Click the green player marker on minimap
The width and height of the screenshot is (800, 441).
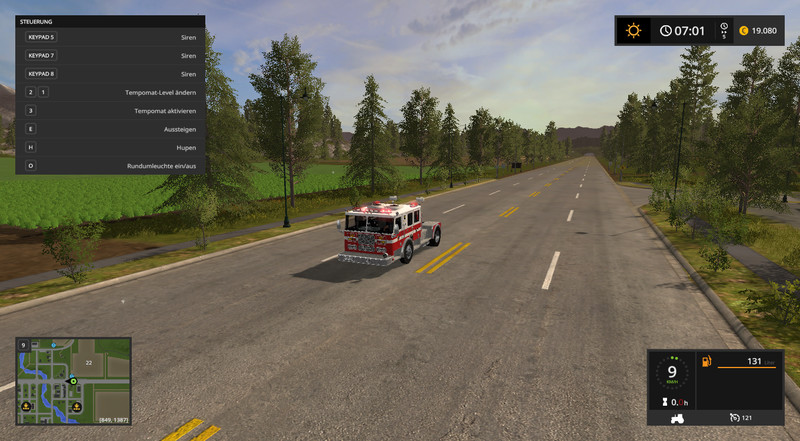click(x=72, y=381)
